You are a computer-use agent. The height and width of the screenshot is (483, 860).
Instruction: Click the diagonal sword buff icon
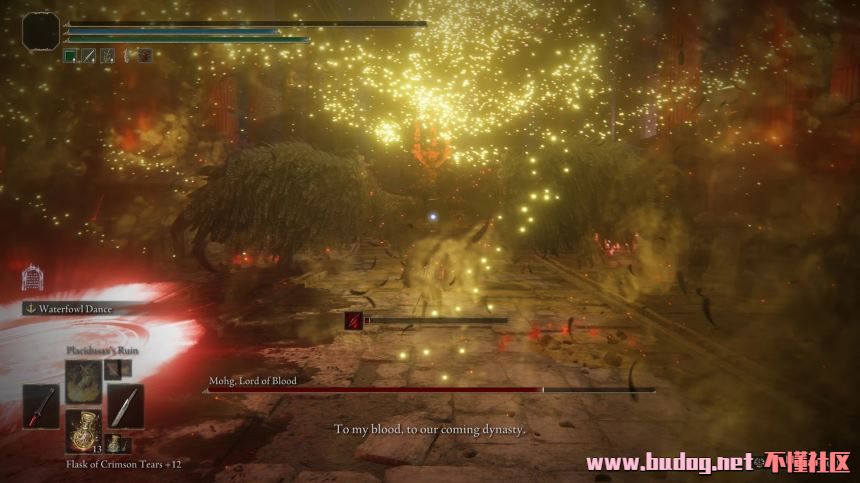(x=89, y=56)
